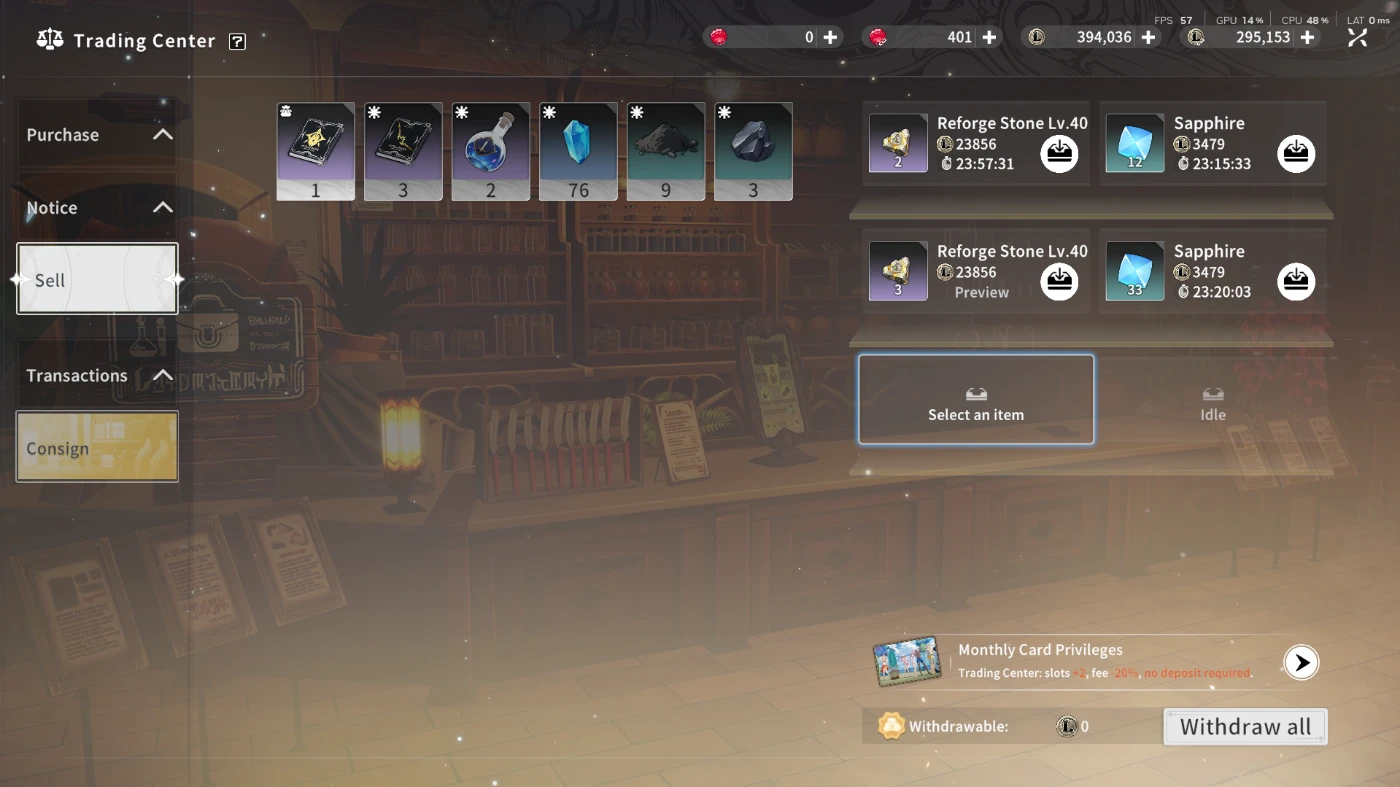Select the Sell tab
Screen dimensions: 1400x787
point(97,280)
